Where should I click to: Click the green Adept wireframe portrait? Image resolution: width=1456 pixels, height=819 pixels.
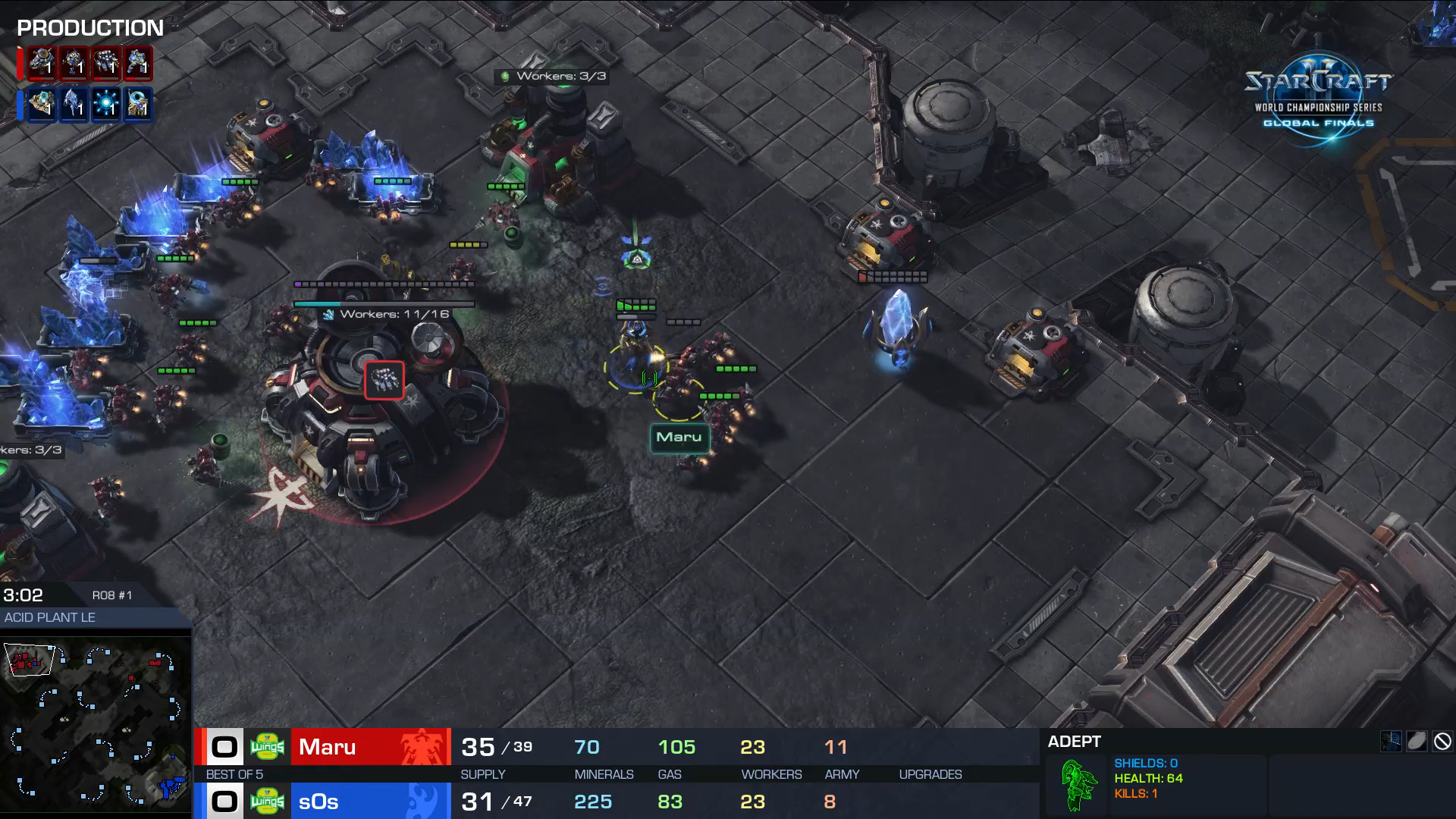1078,785
